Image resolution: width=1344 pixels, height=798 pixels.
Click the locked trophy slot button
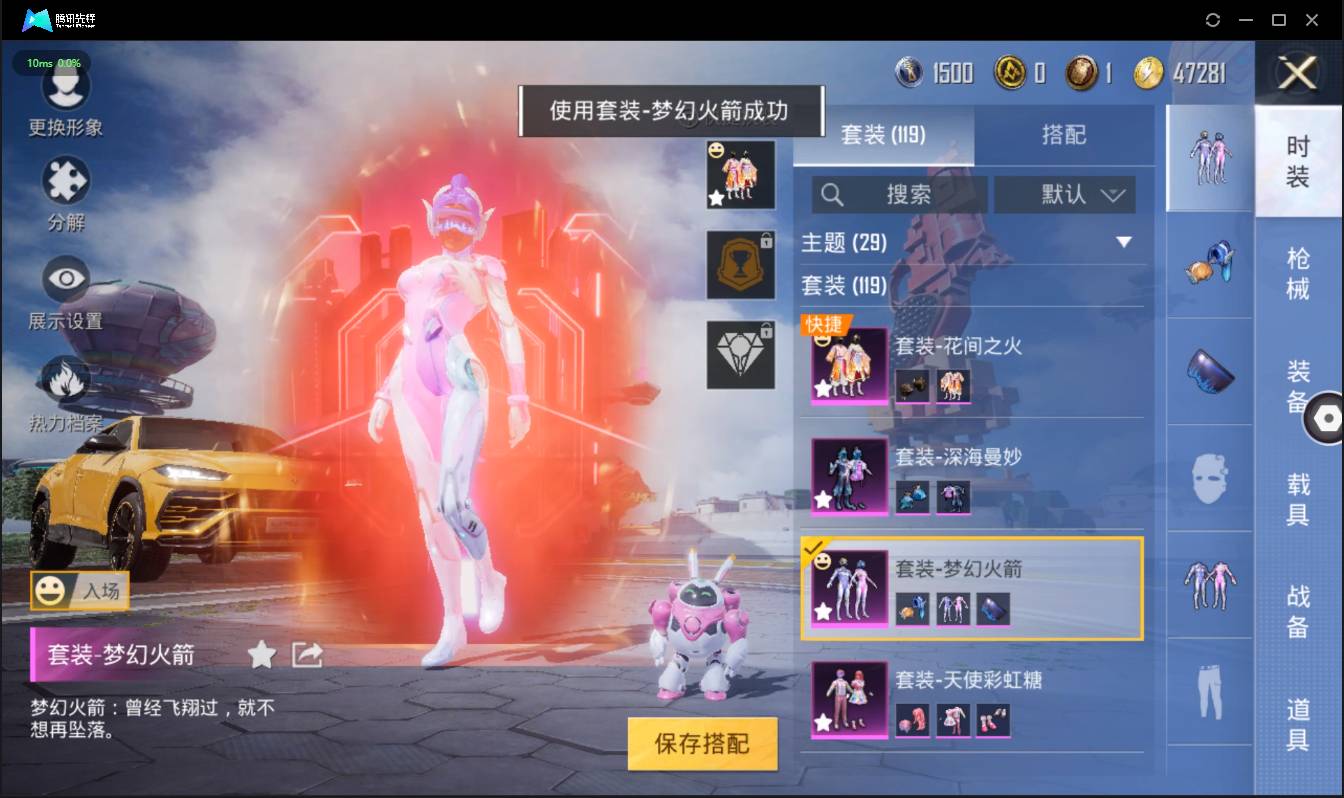pyautogui.click(x=740, y=266)
